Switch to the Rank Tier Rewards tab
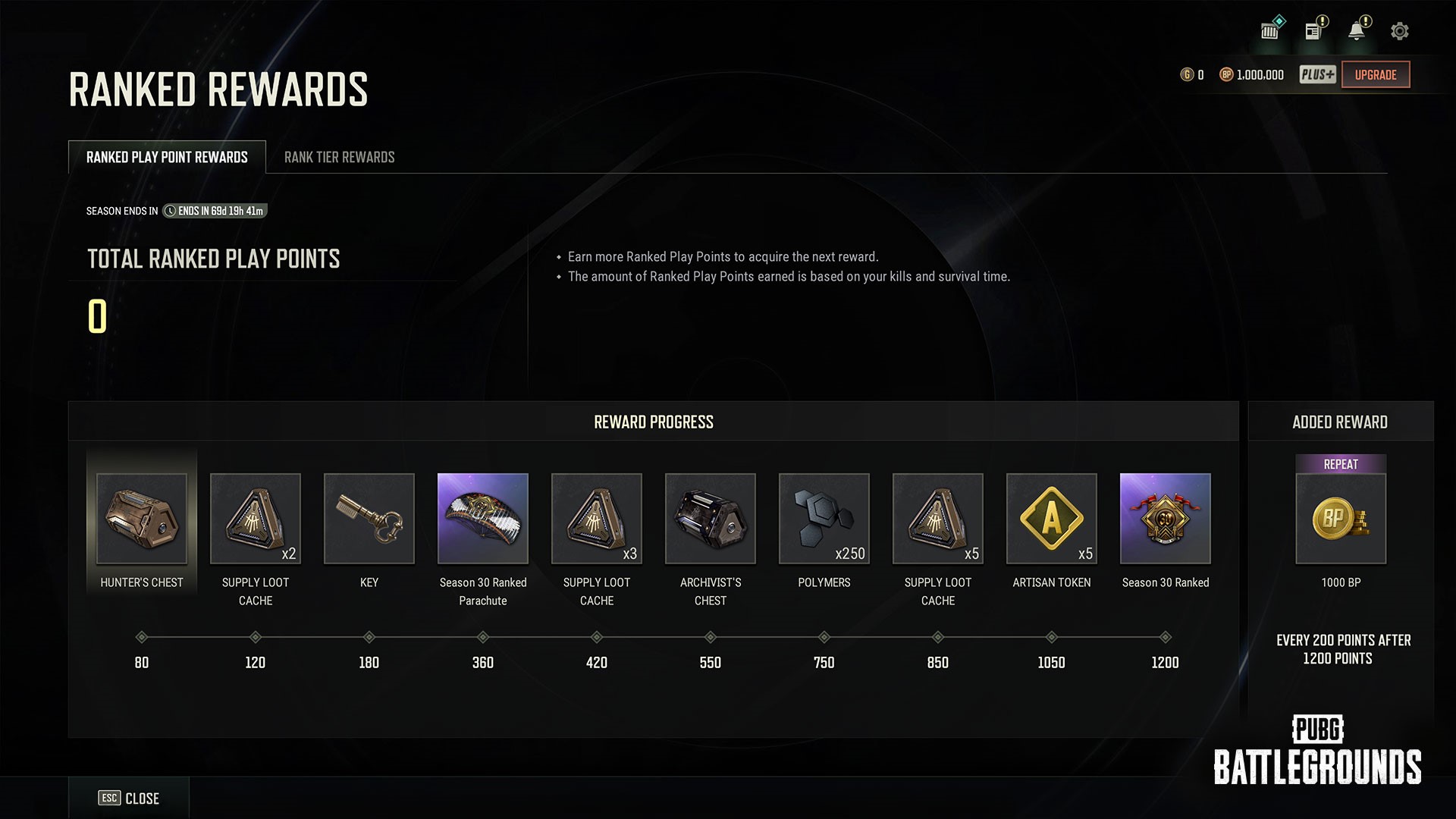 click(339, 157)
